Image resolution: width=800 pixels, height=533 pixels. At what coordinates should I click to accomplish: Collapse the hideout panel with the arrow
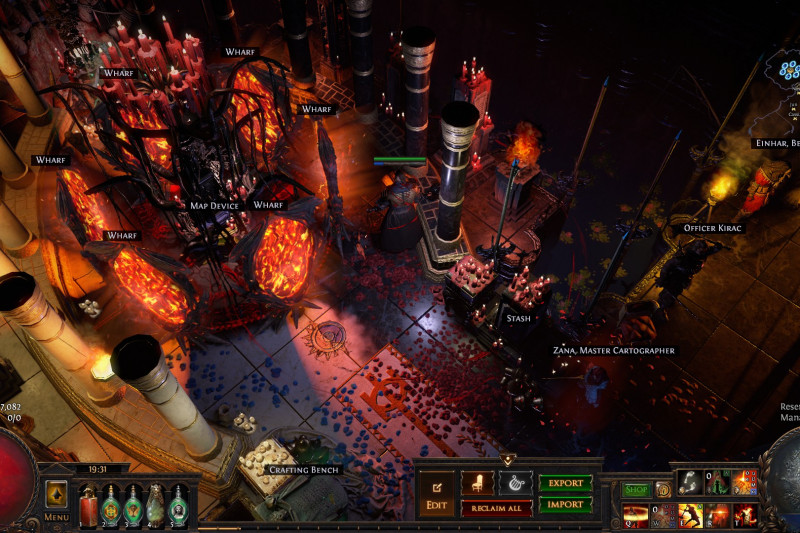tap(508, 460)
